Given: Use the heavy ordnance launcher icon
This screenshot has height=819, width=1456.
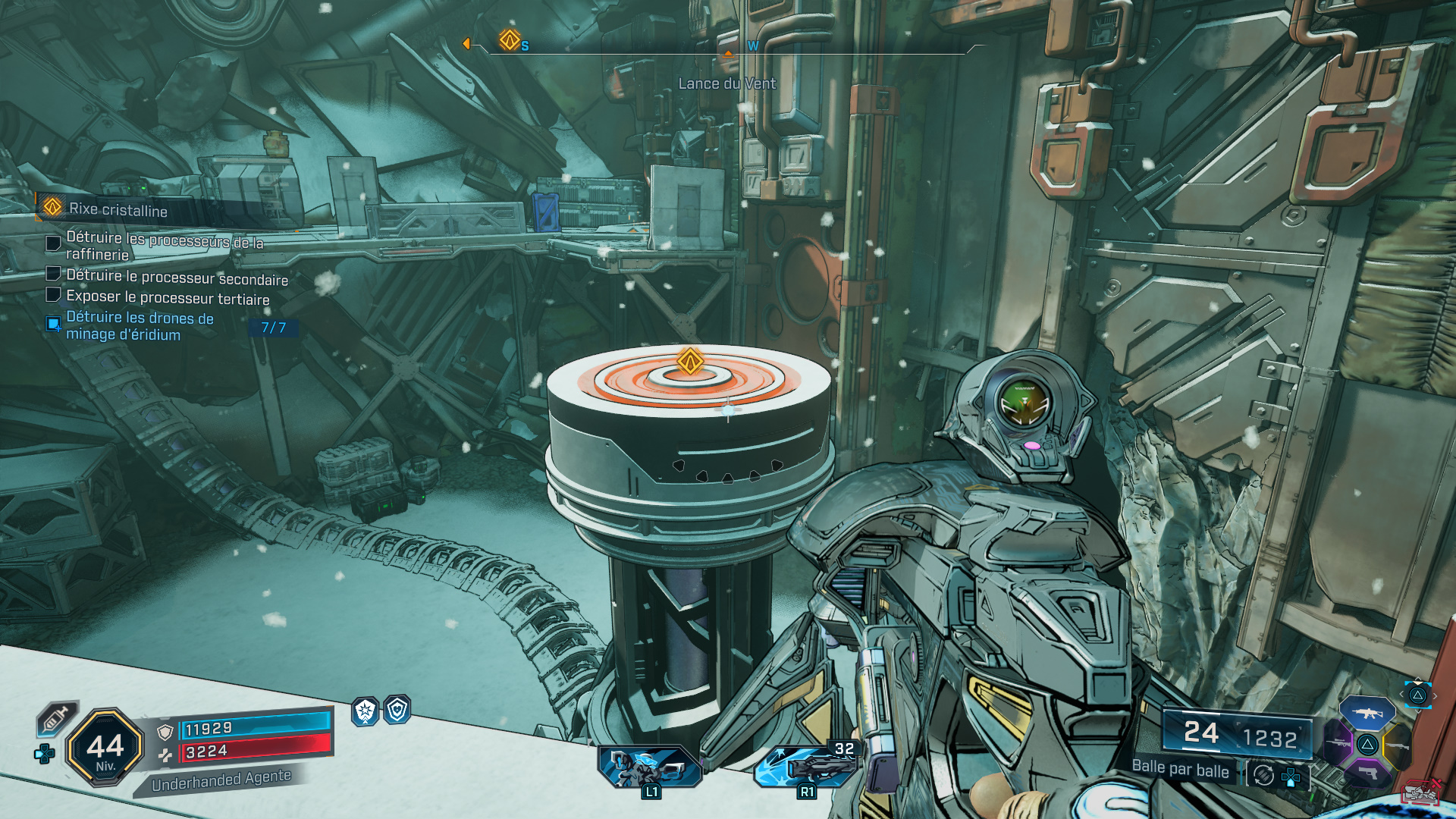Looking at the screenshot, I should (805, 766).
